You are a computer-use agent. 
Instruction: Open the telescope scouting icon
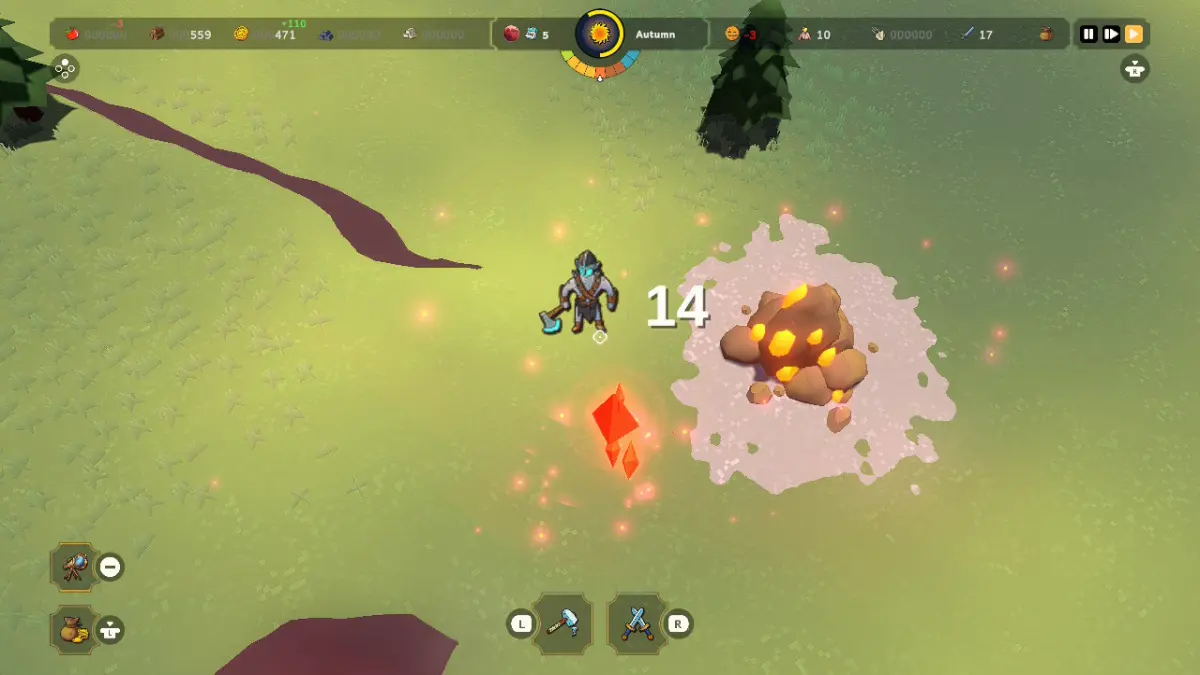[75, 567]
